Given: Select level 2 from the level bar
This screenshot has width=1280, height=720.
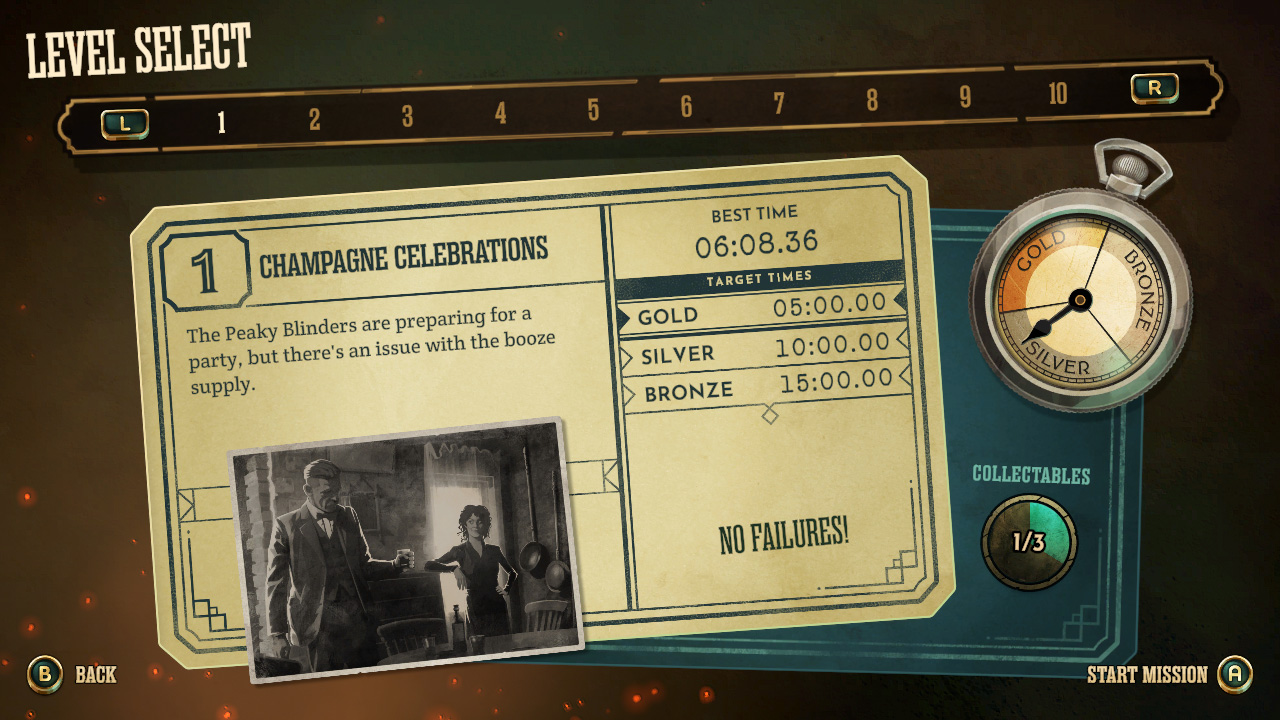Looking at the screenshot, I should click(313, 116).
